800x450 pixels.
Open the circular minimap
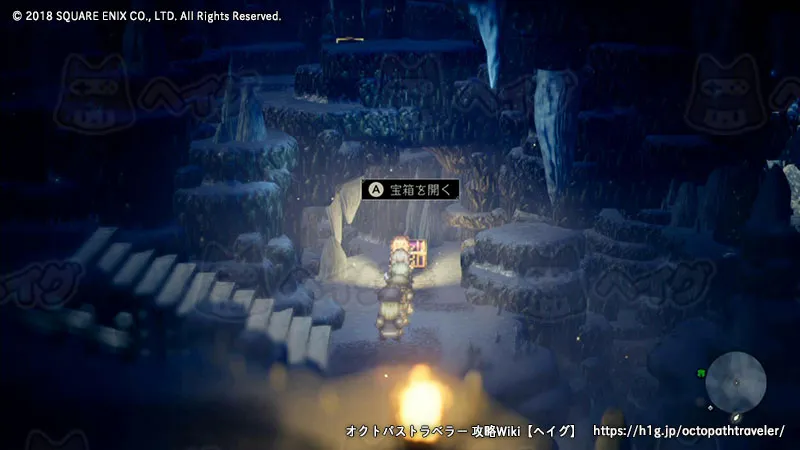click(735, 381)
